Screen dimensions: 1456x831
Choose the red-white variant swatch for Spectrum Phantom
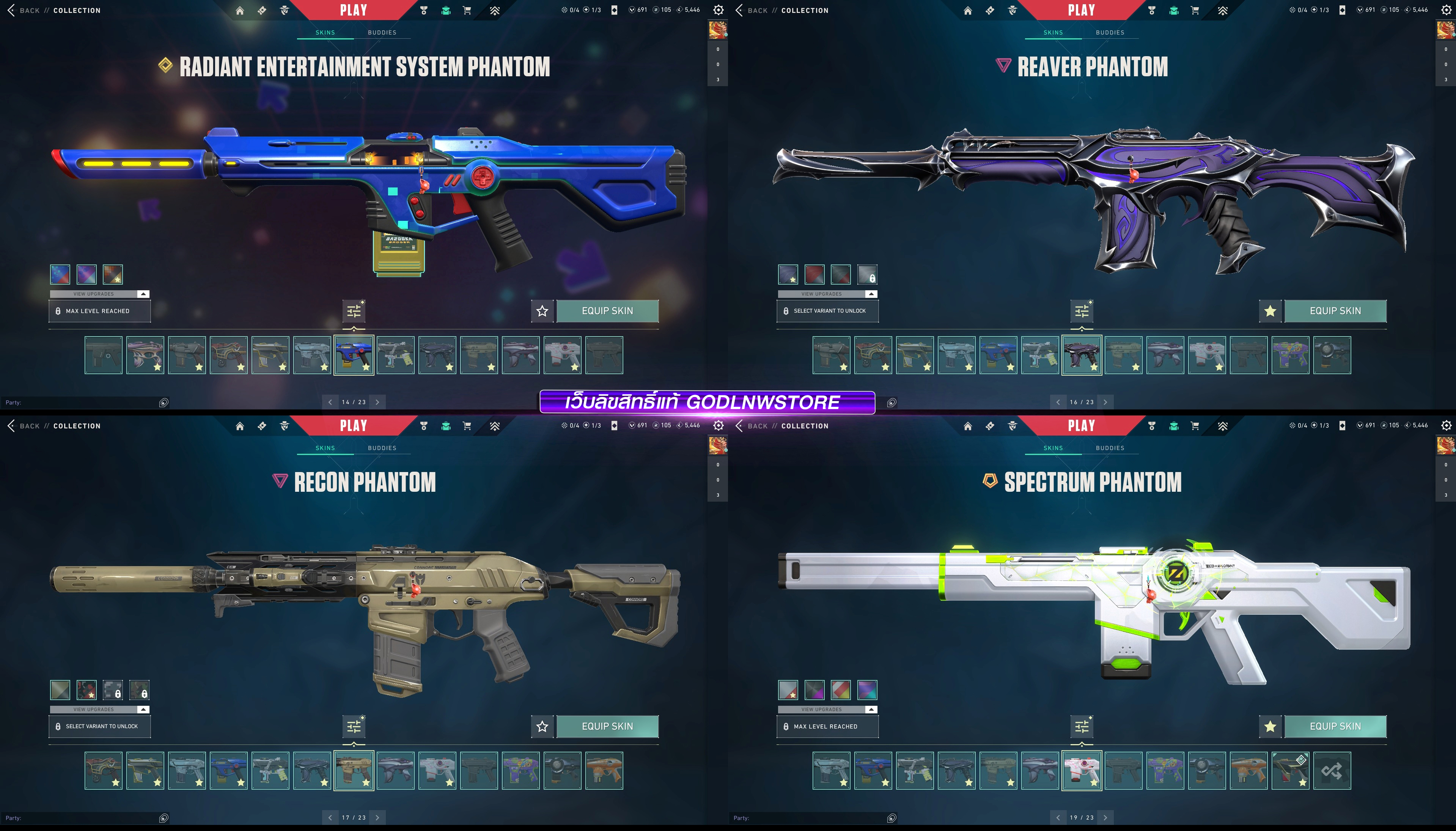841,690
